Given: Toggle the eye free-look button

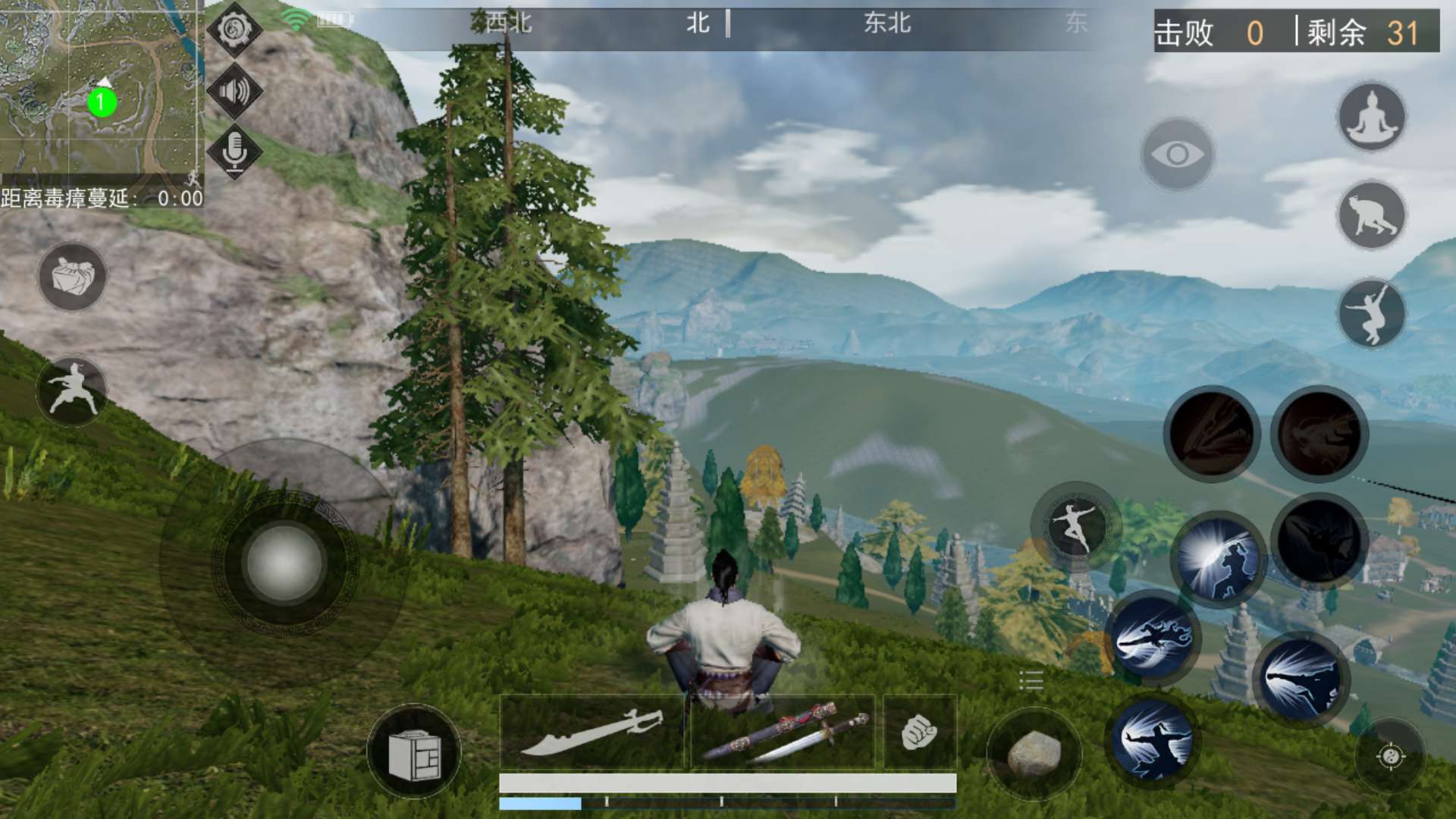Looking at the screenshot, I should (1177, 155).
